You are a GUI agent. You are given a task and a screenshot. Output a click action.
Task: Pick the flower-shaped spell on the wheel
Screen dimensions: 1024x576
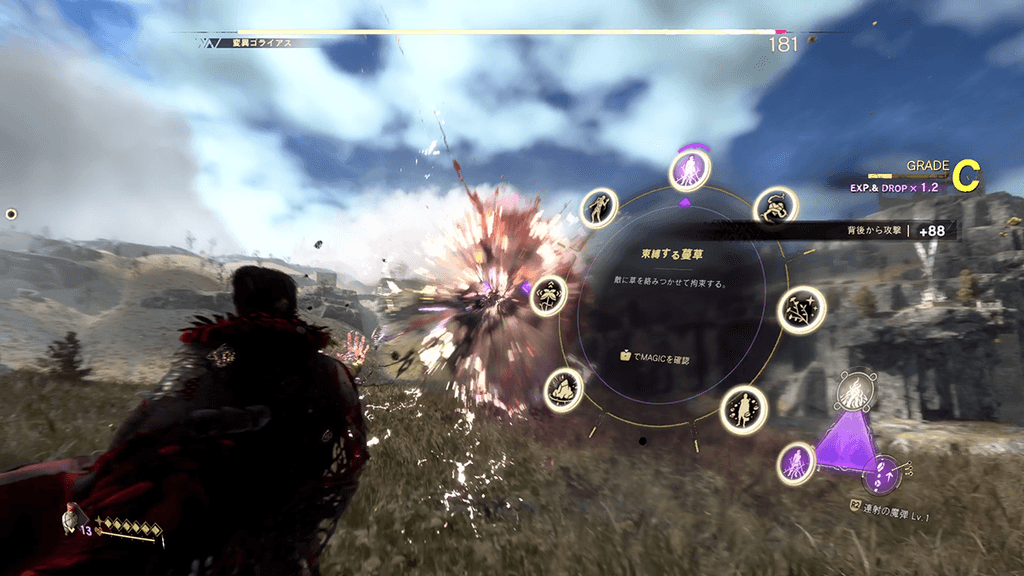548,296
